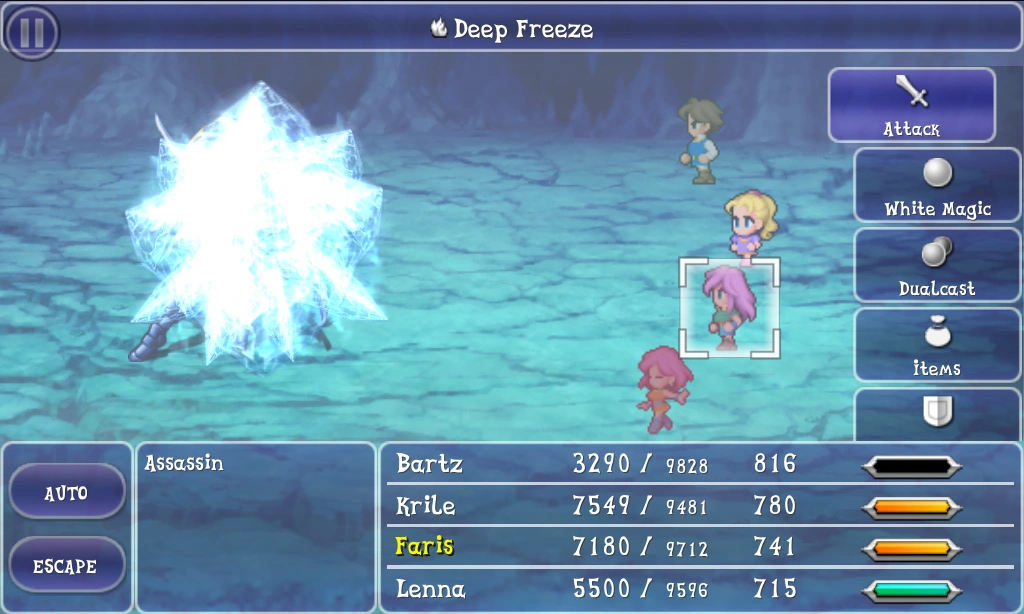Tap the ESCAPE button
This screenshot has height=614, width=1024.
(66, 565)
